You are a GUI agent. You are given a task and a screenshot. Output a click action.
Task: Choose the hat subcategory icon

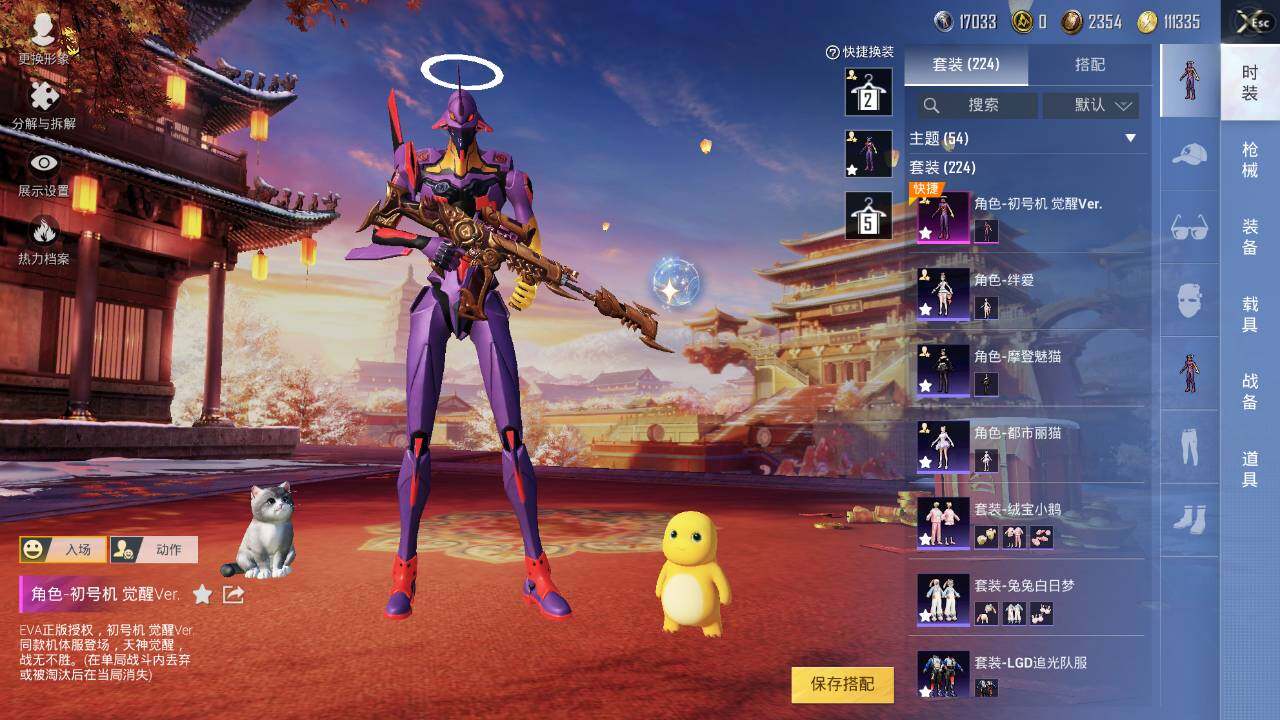pos(1189,155)
